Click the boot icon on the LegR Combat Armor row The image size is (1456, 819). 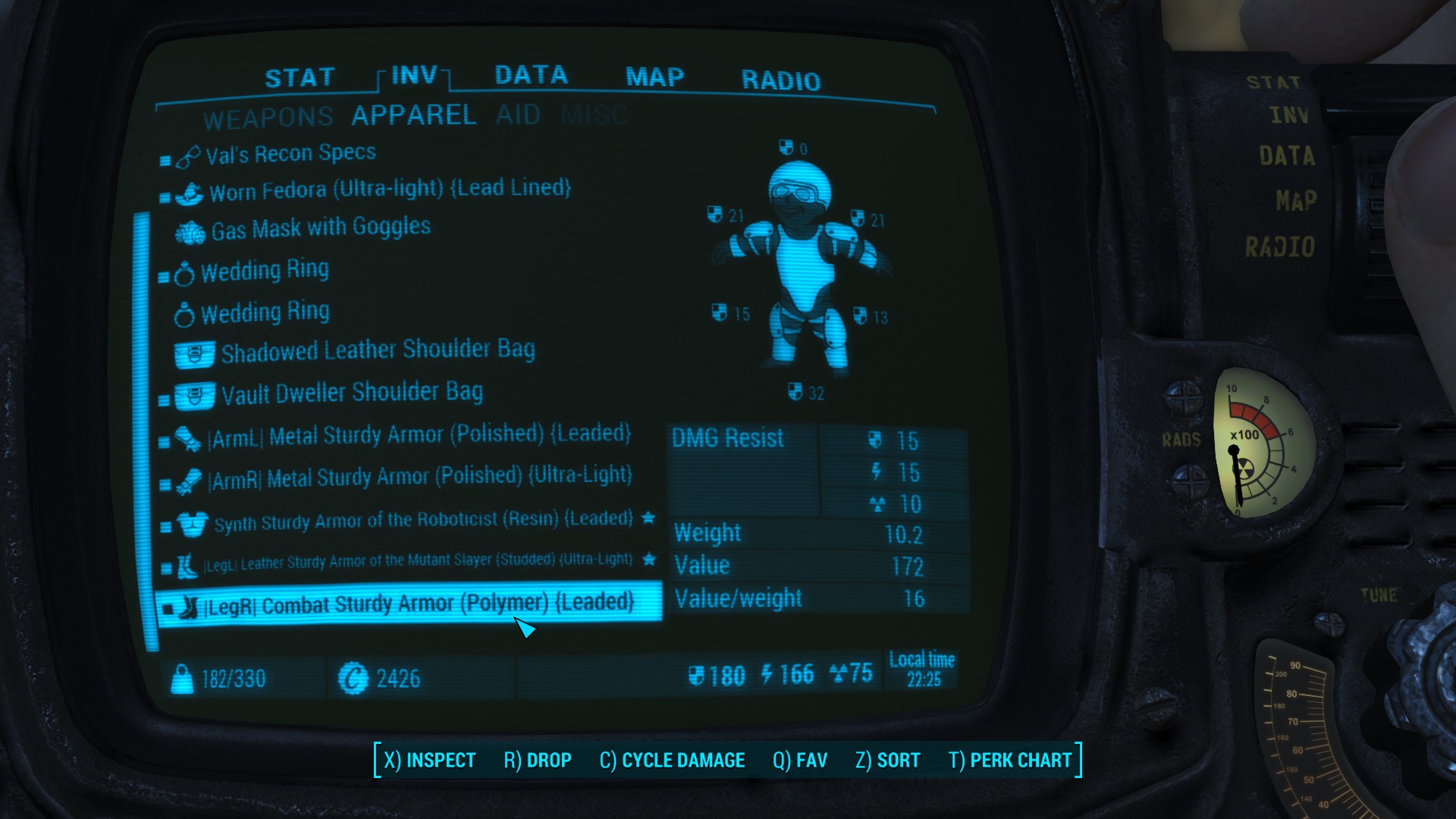(x=189, y=602)
